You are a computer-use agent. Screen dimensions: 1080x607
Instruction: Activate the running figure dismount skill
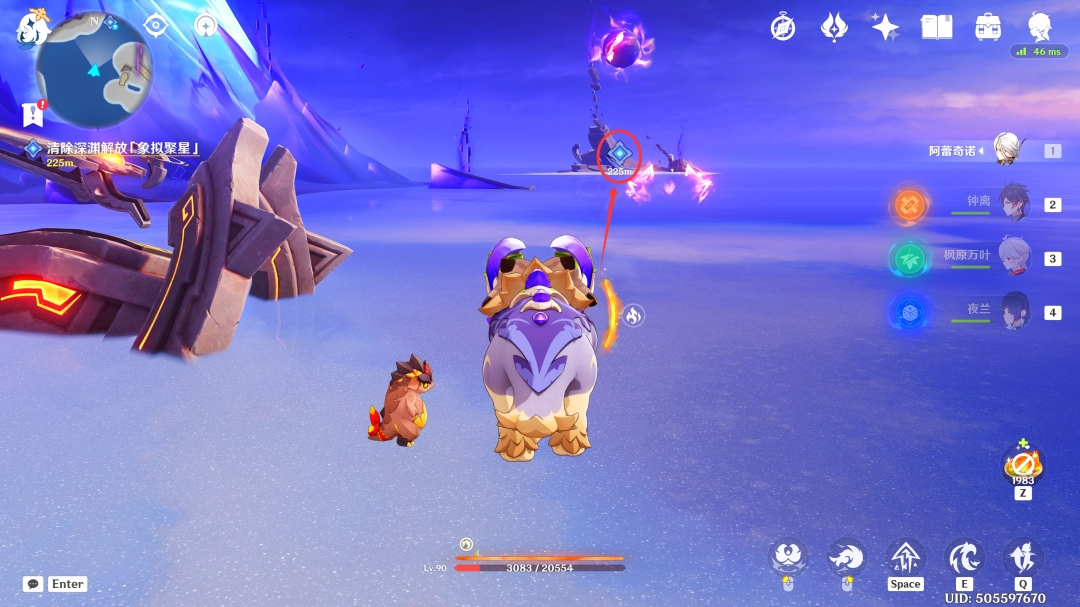(1023, 557)
